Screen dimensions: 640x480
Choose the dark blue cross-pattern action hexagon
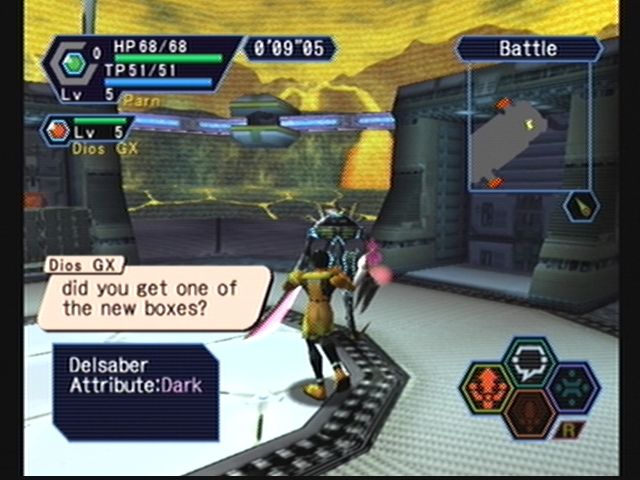573,388
